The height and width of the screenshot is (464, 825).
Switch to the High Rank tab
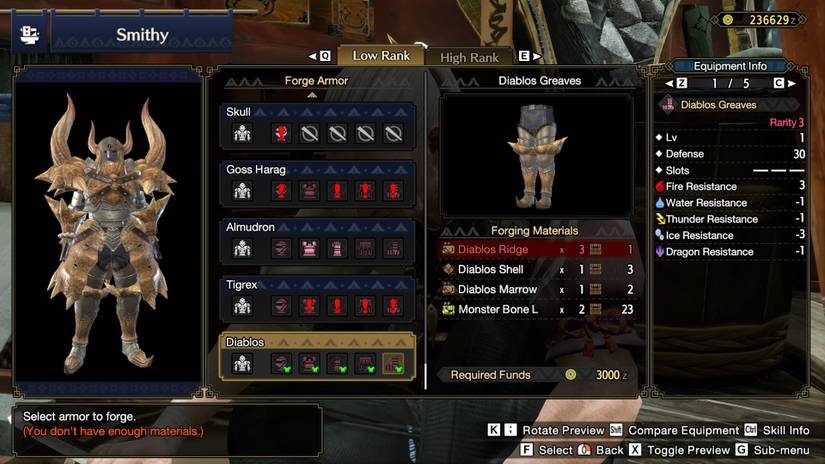click(469, 57)
